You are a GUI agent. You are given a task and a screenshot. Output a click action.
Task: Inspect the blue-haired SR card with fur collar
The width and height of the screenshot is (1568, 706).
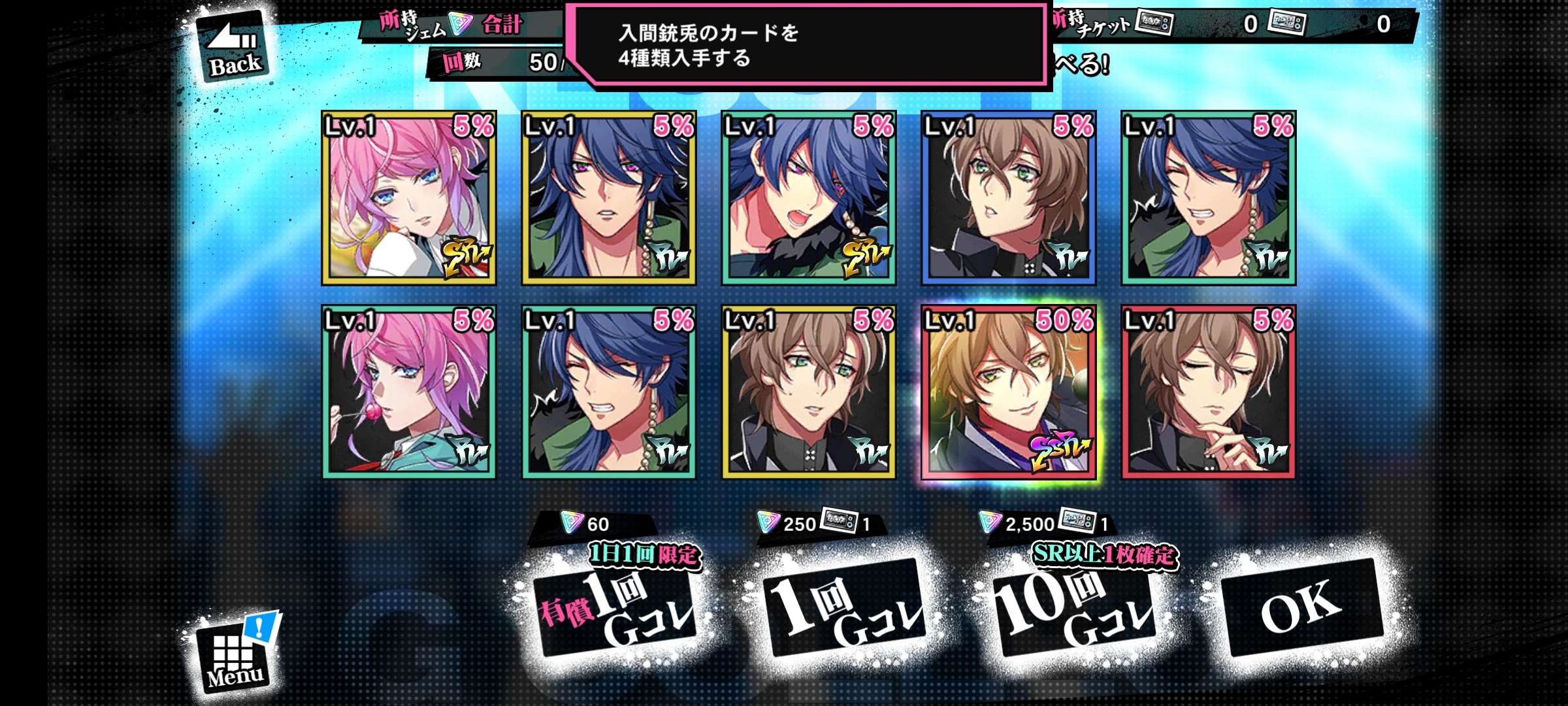808,198
